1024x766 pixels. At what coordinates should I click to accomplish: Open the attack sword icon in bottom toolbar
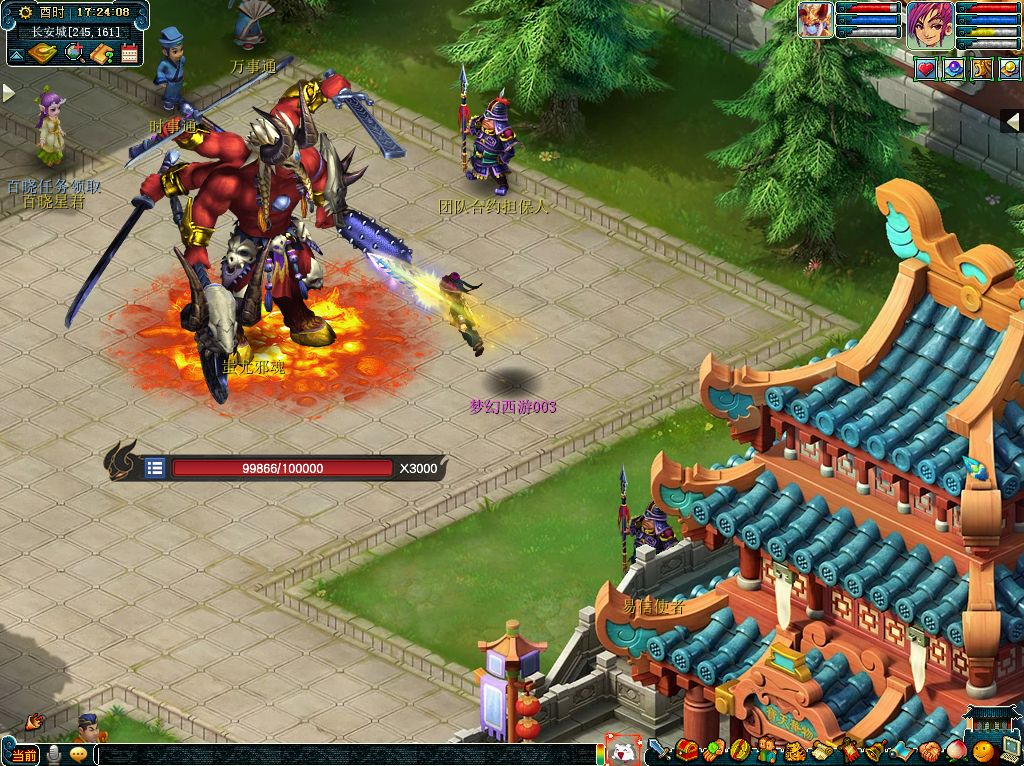(x=659, y=750)
